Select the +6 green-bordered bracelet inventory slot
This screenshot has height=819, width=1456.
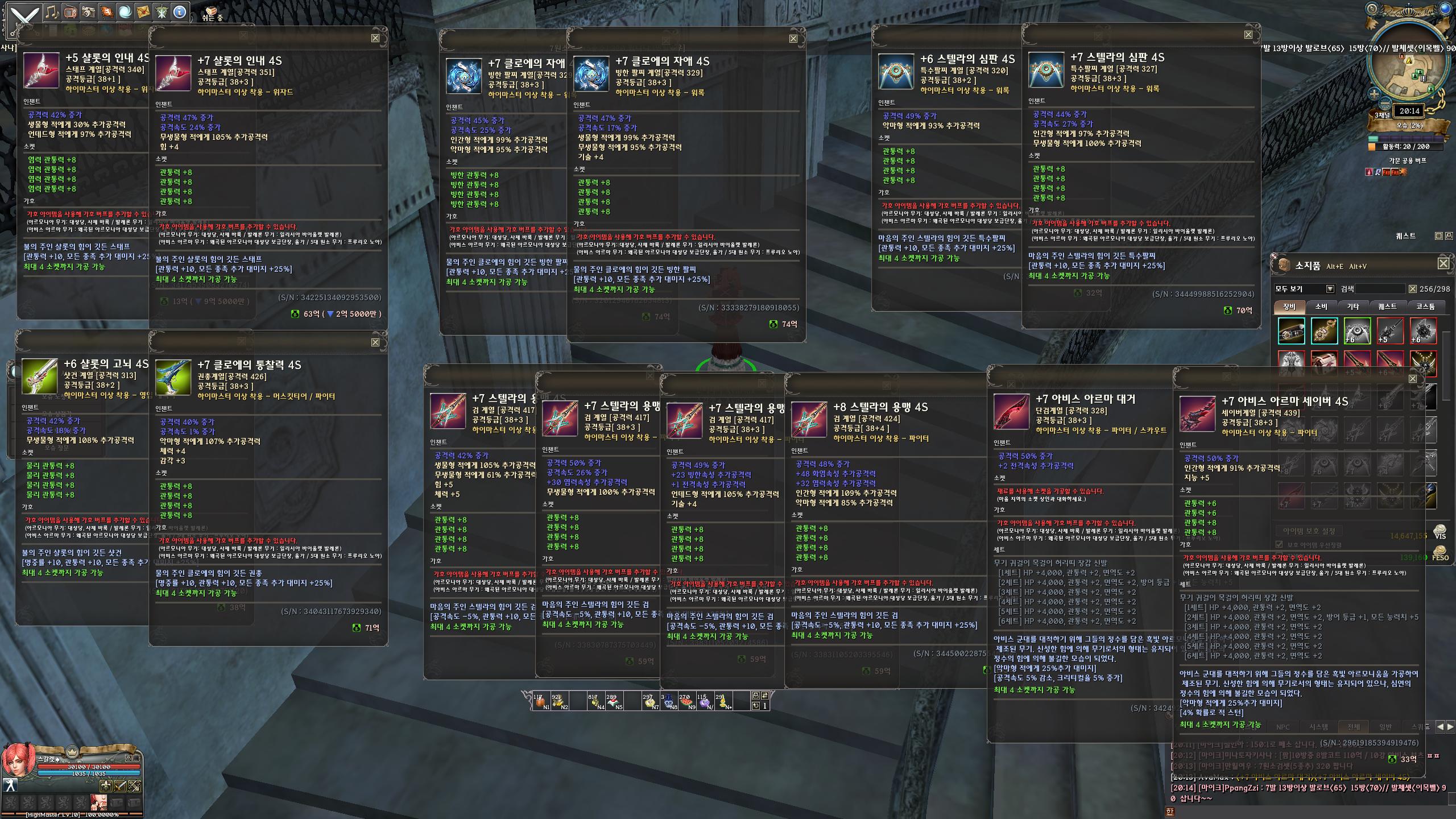tap(1357, 331)
